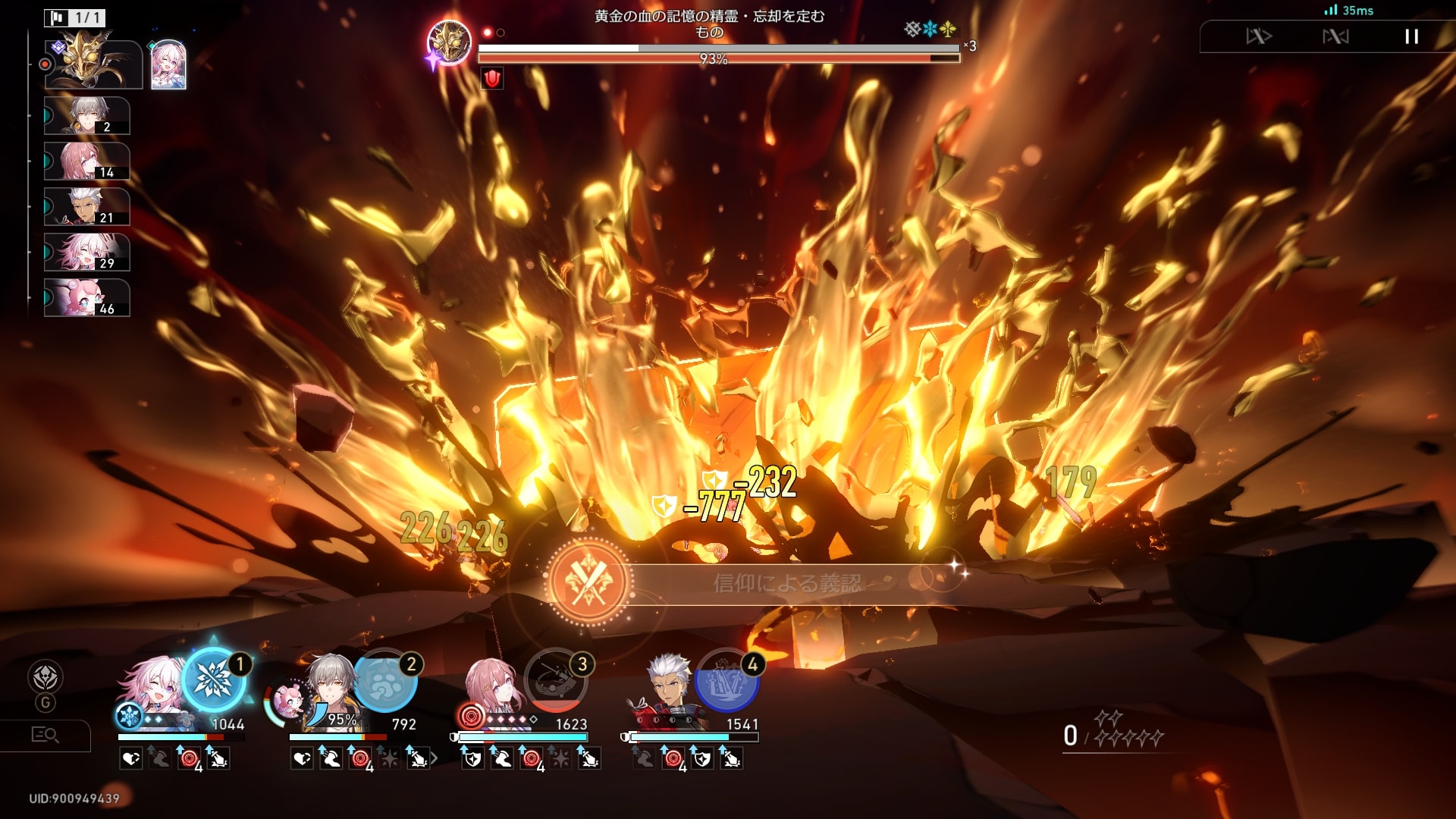Open the emblem icon above G
The width and height of the screenshot is (1456, 819).
tap(45, 677)
